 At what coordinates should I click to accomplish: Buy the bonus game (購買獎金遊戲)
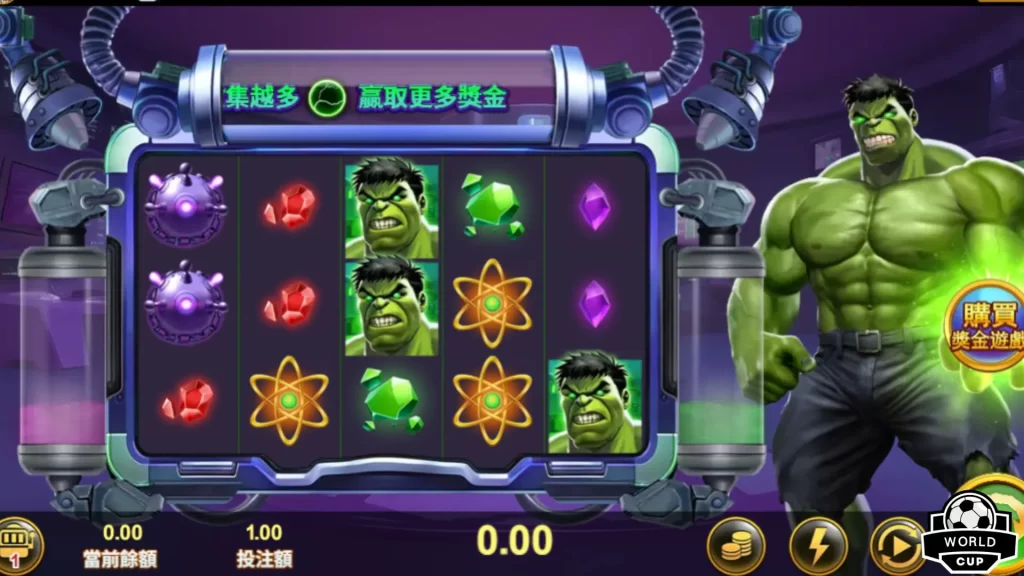point(986,326)
